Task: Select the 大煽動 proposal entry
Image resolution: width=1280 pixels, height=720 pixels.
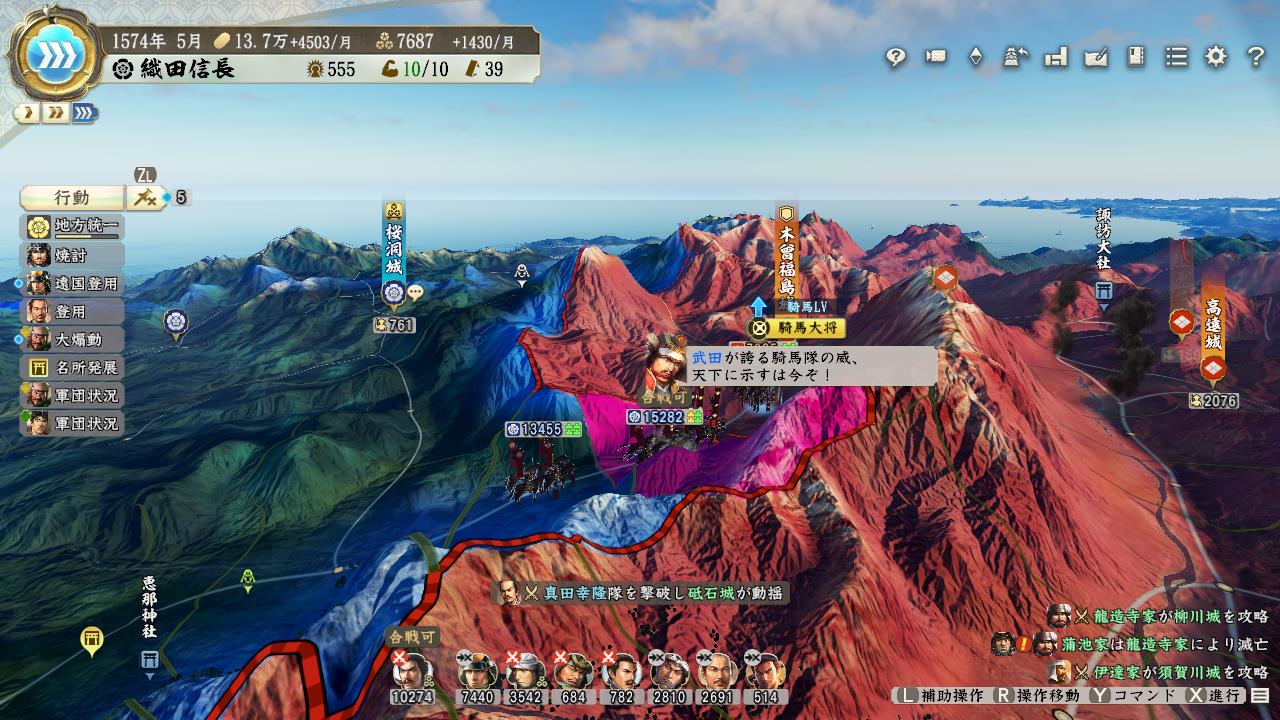Action: (x=72, y=339)
